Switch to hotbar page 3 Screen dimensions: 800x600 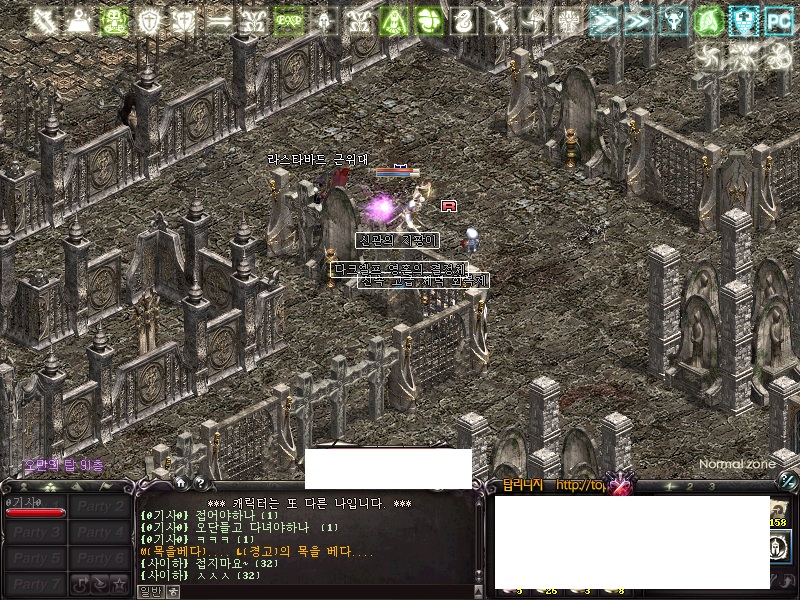click(x=711, y=486)
